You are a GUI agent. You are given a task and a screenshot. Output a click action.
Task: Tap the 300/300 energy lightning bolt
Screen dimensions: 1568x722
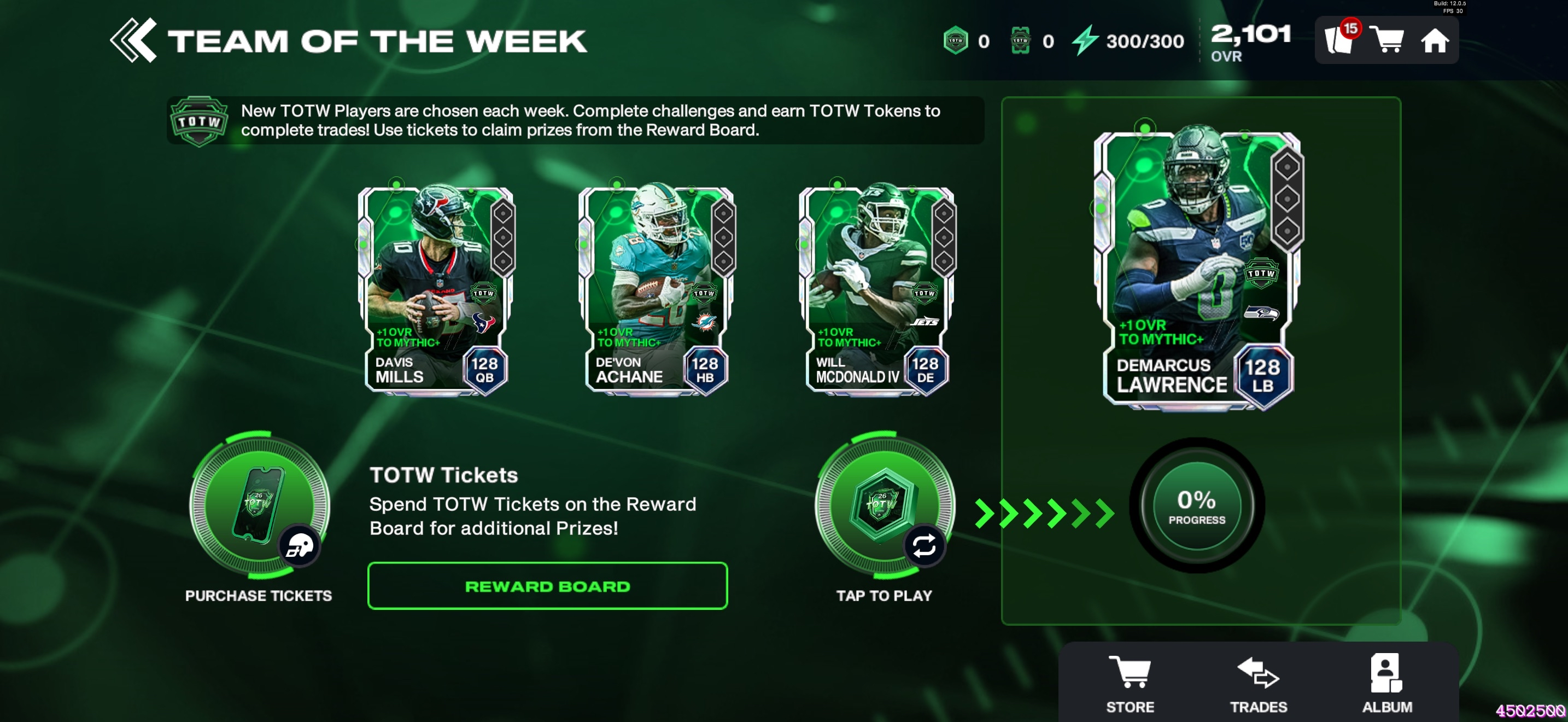click(1085, 40)
